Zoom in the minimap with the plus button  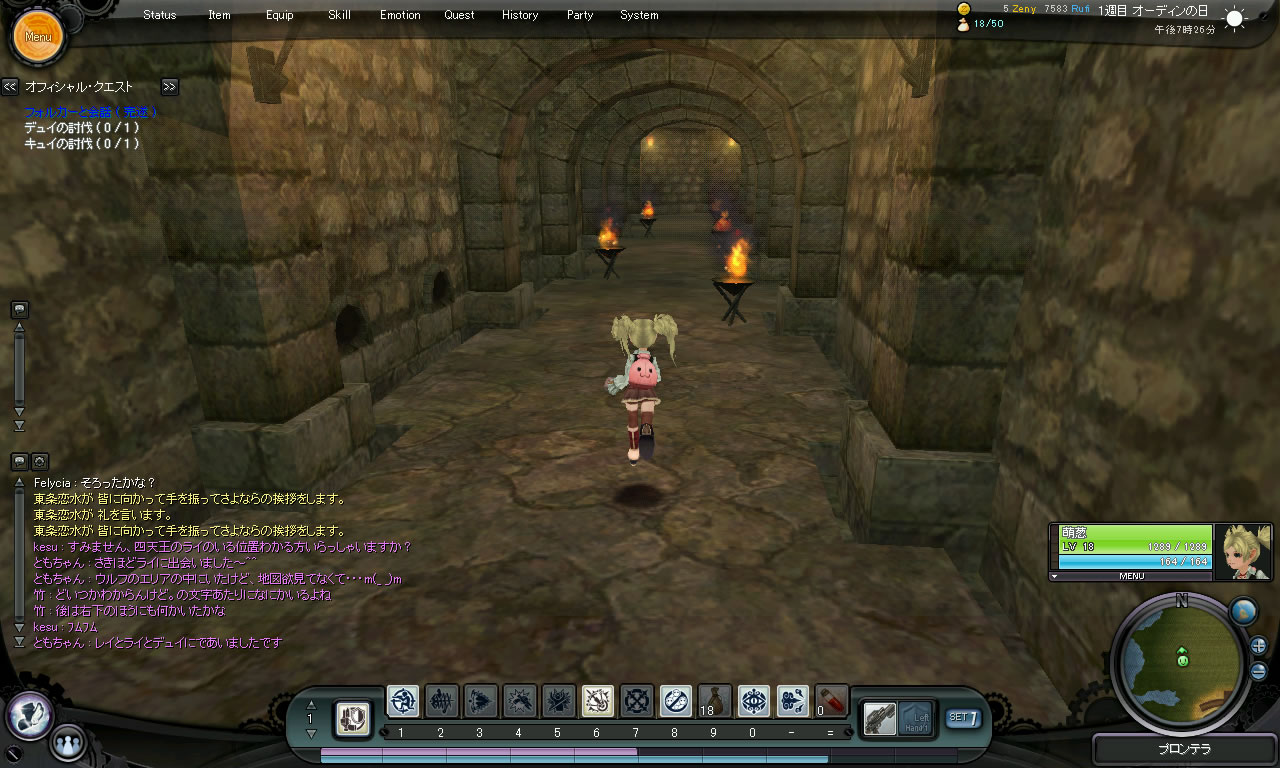1258,646
